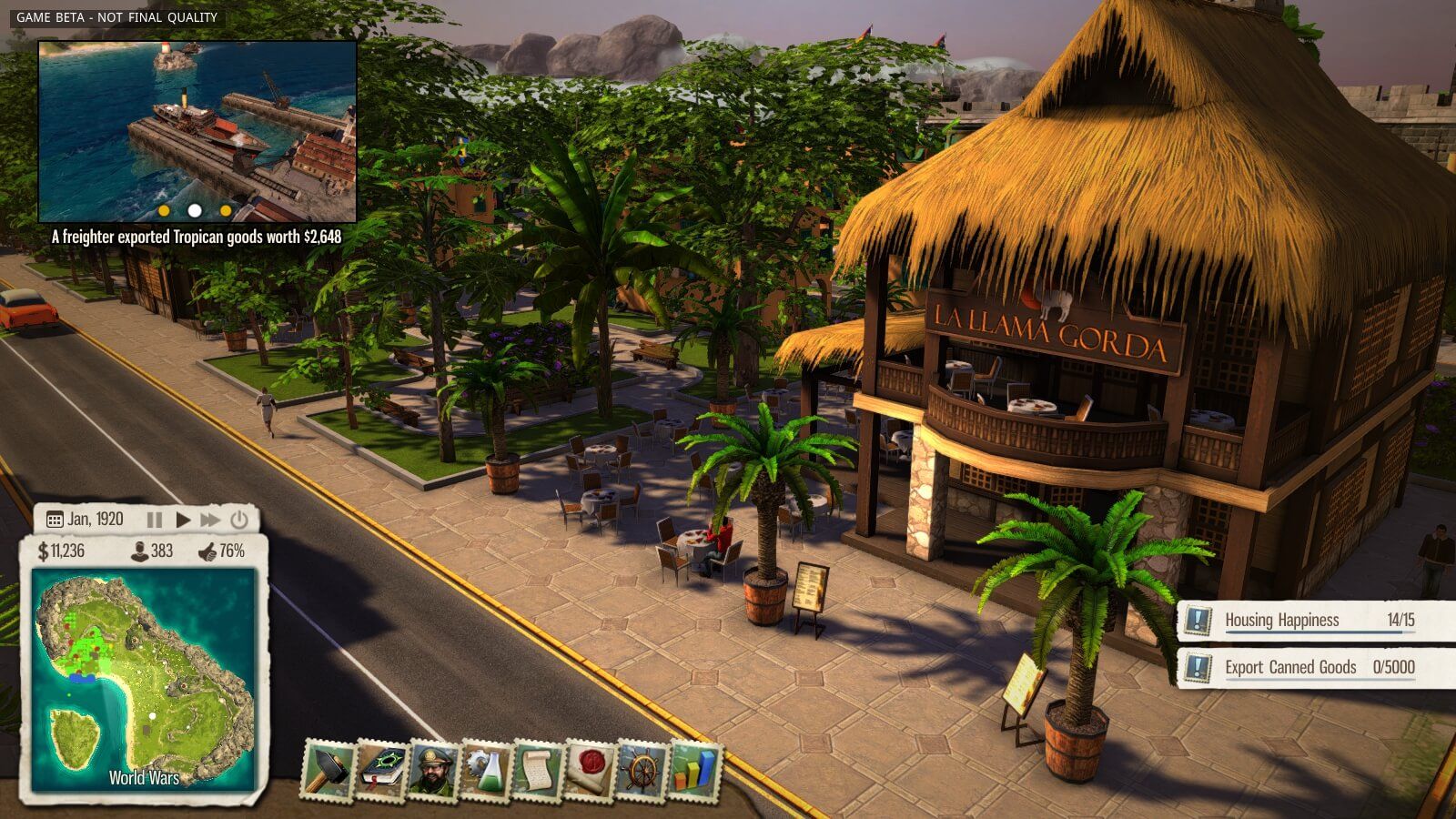Click the calendar icon beside Jan, 1920
This screenshot has height=819, width=1456.
(55, 519)
